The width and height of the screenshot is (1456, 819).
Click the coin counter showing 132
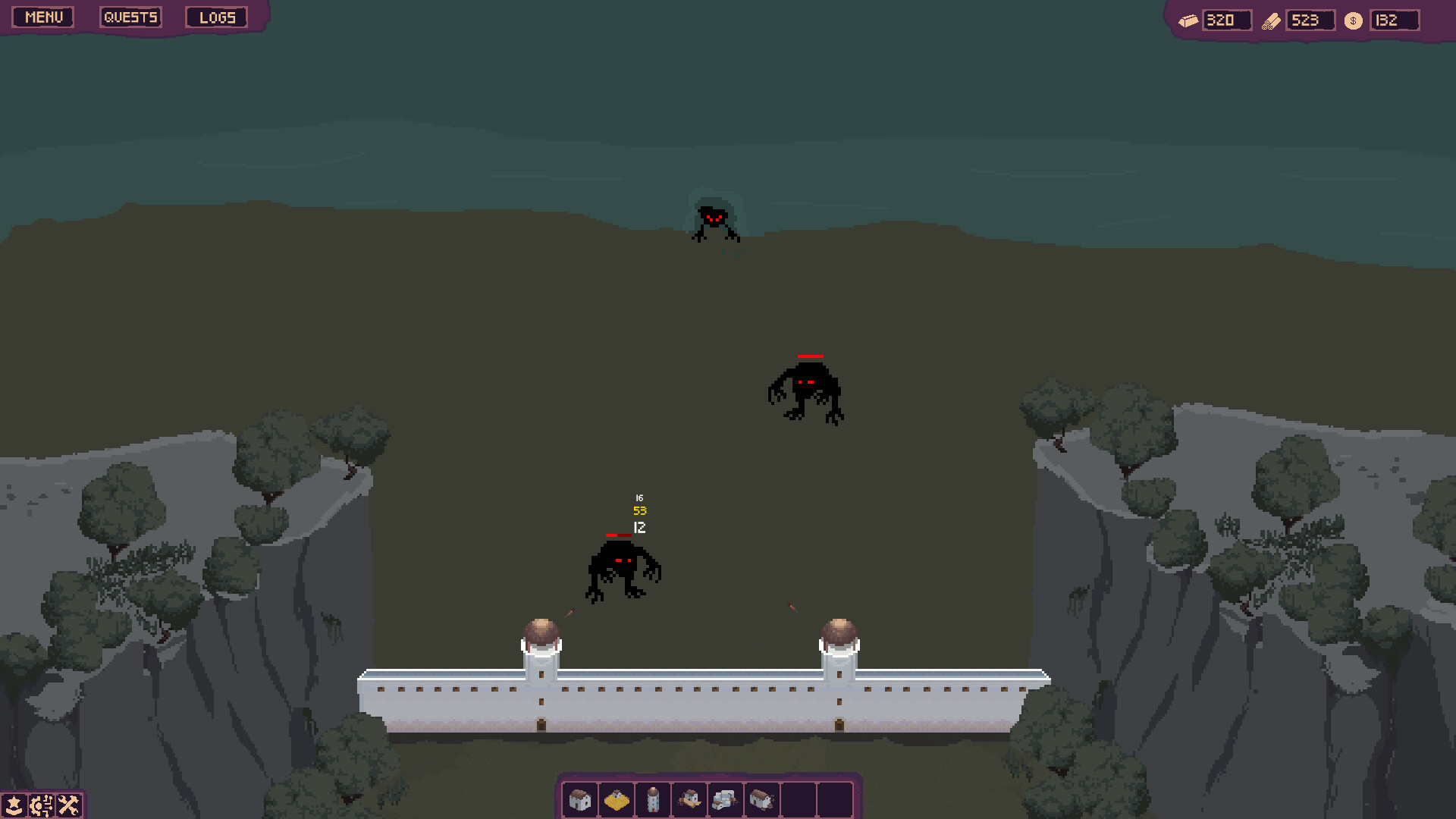1394,20
